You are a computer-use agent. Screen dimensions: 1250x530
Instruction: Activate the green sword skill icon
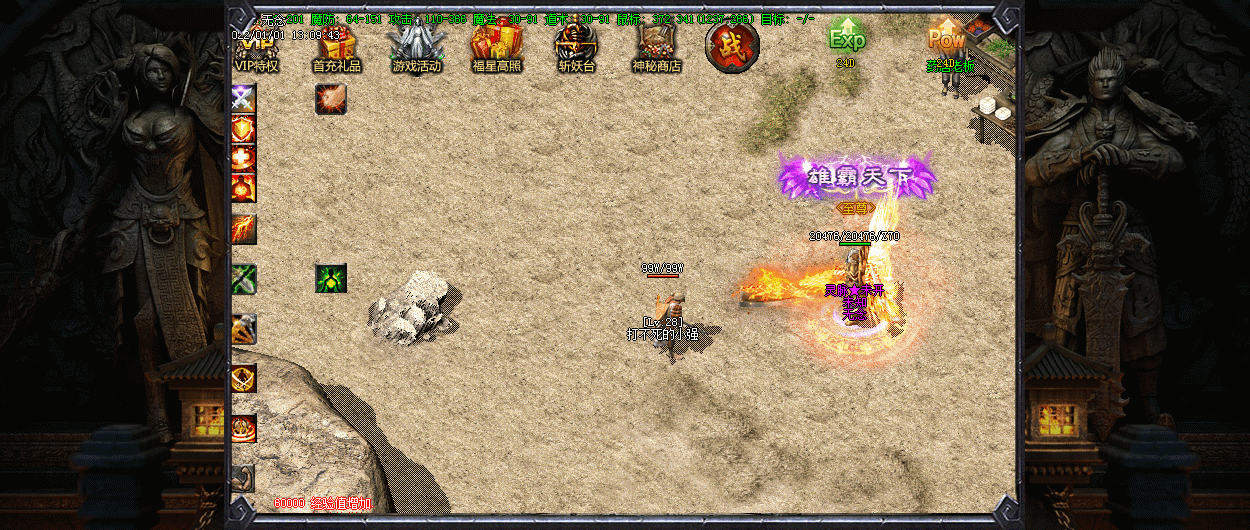[x=244, y=279]
